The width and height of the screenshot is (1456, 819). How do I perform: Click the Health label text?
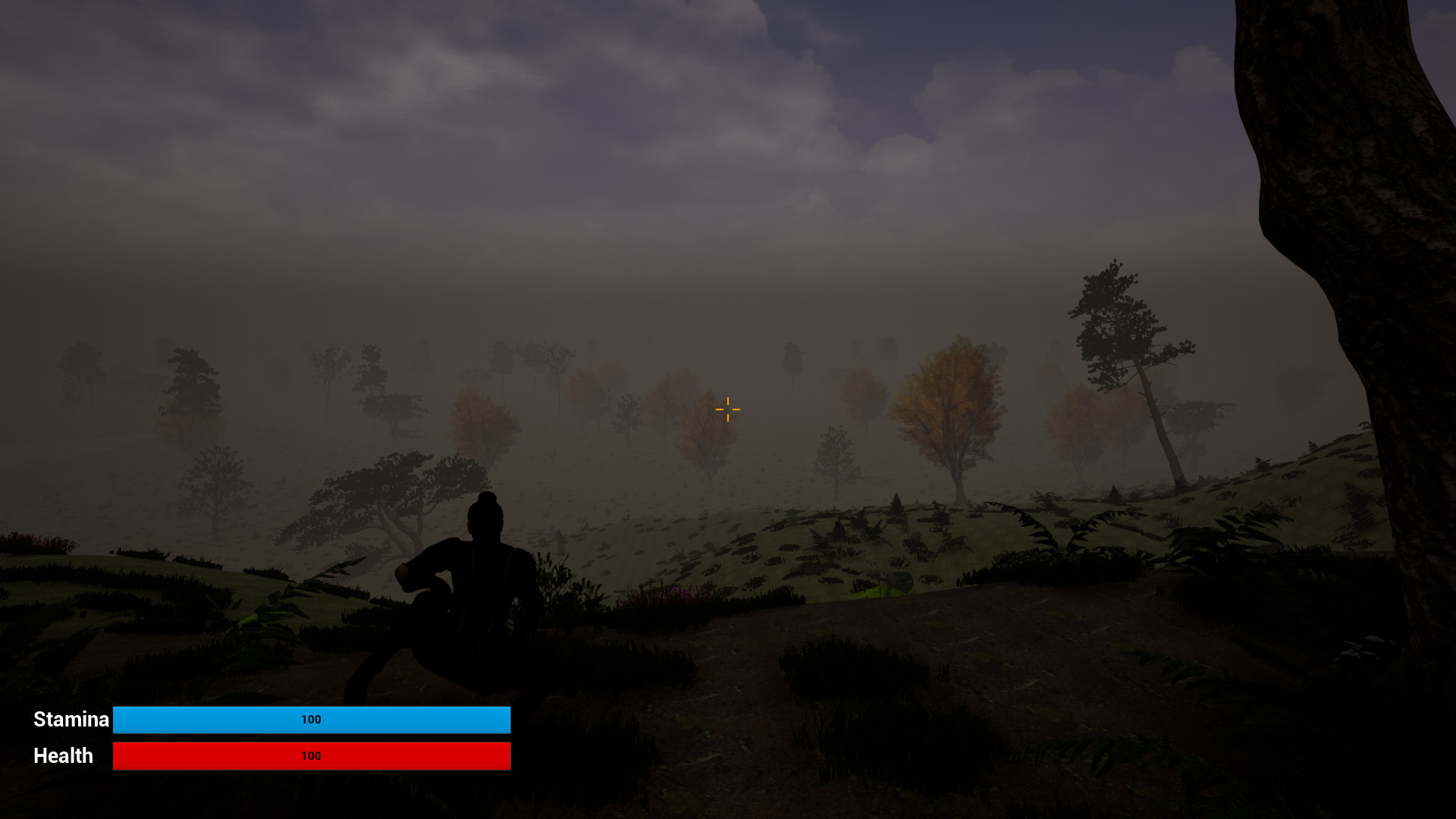pyautogui.click(x=62, y=756)
